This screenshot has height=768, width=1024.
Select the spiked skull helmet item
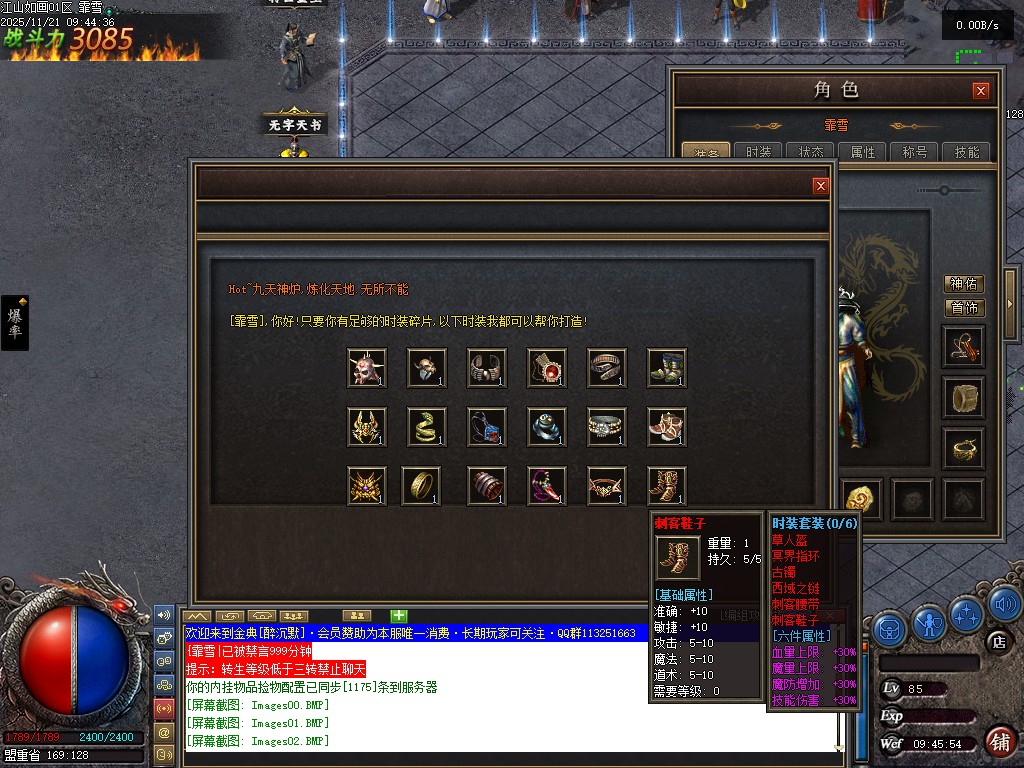(x=367, y=367)
